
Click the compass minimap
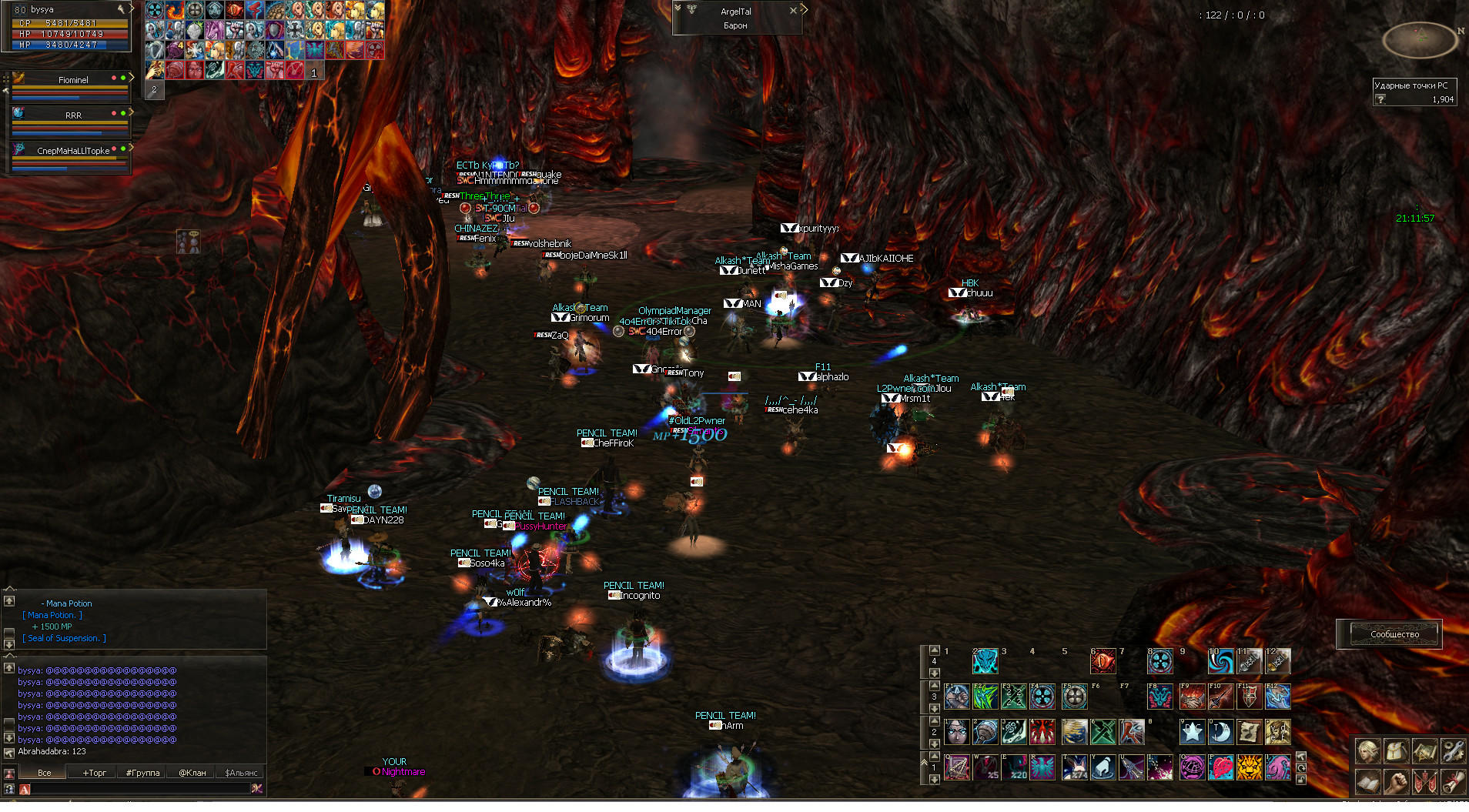[x=1420, y=38]
